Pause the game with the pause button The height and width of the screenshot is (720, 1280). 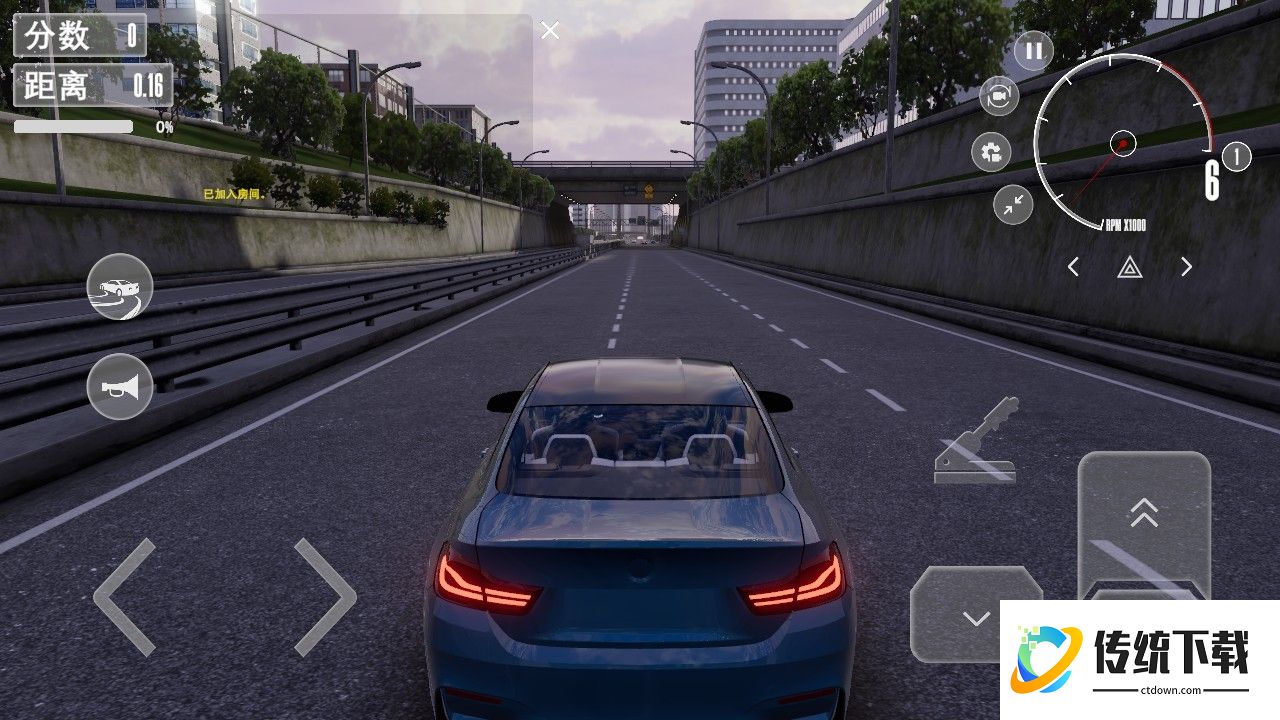point(1033,50)
